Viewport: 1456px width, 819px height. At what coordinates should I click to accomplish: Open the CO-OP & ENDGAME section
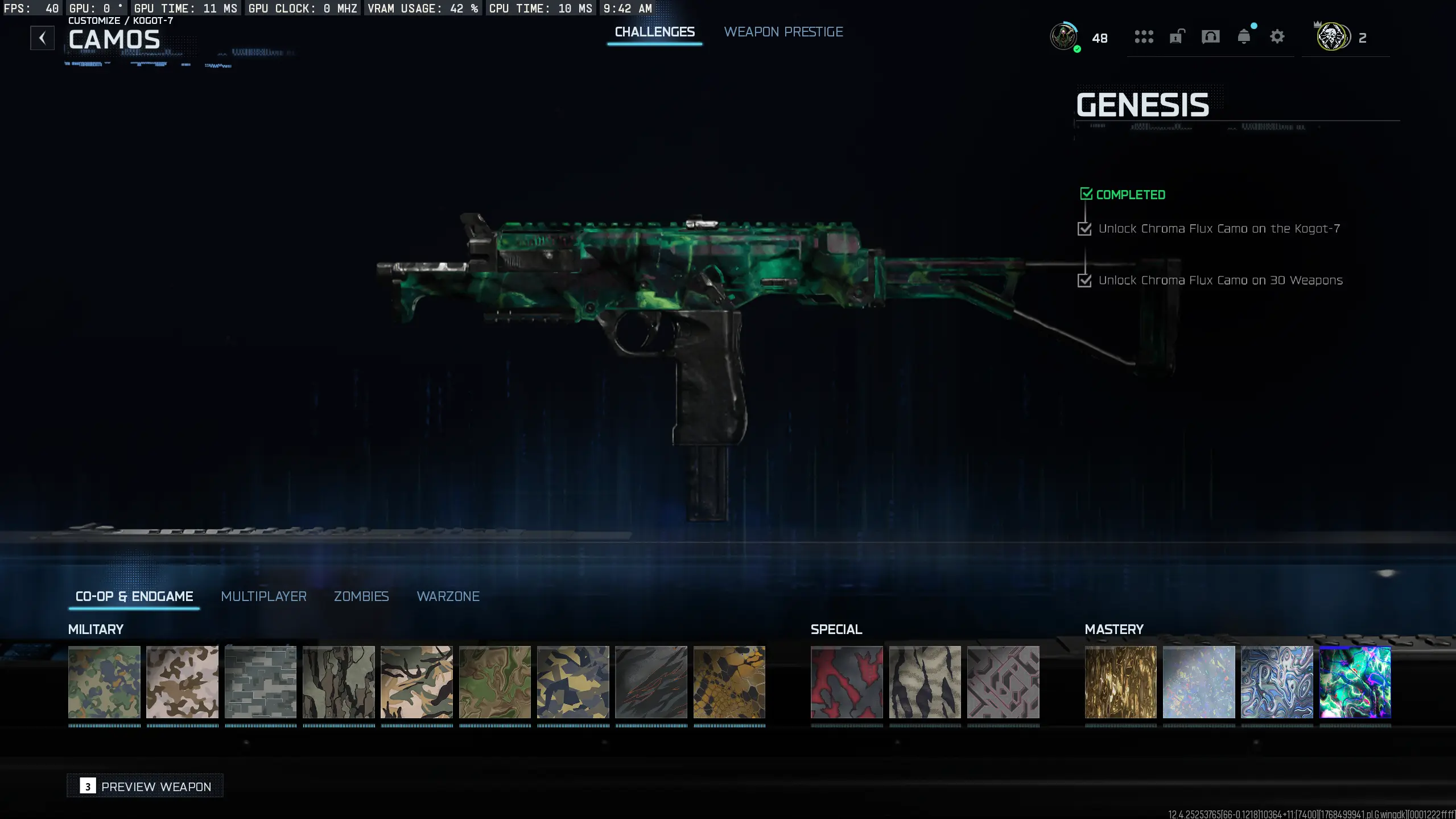134,596
